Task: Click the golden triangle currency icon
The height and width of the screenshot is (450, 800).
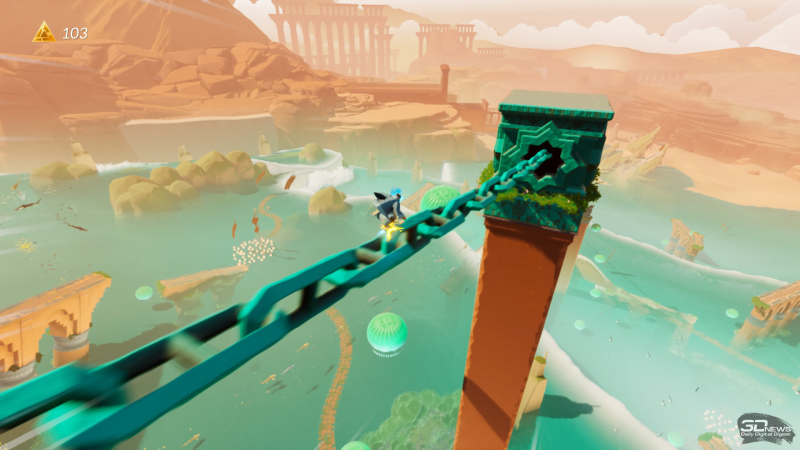Action: (43, 33)
